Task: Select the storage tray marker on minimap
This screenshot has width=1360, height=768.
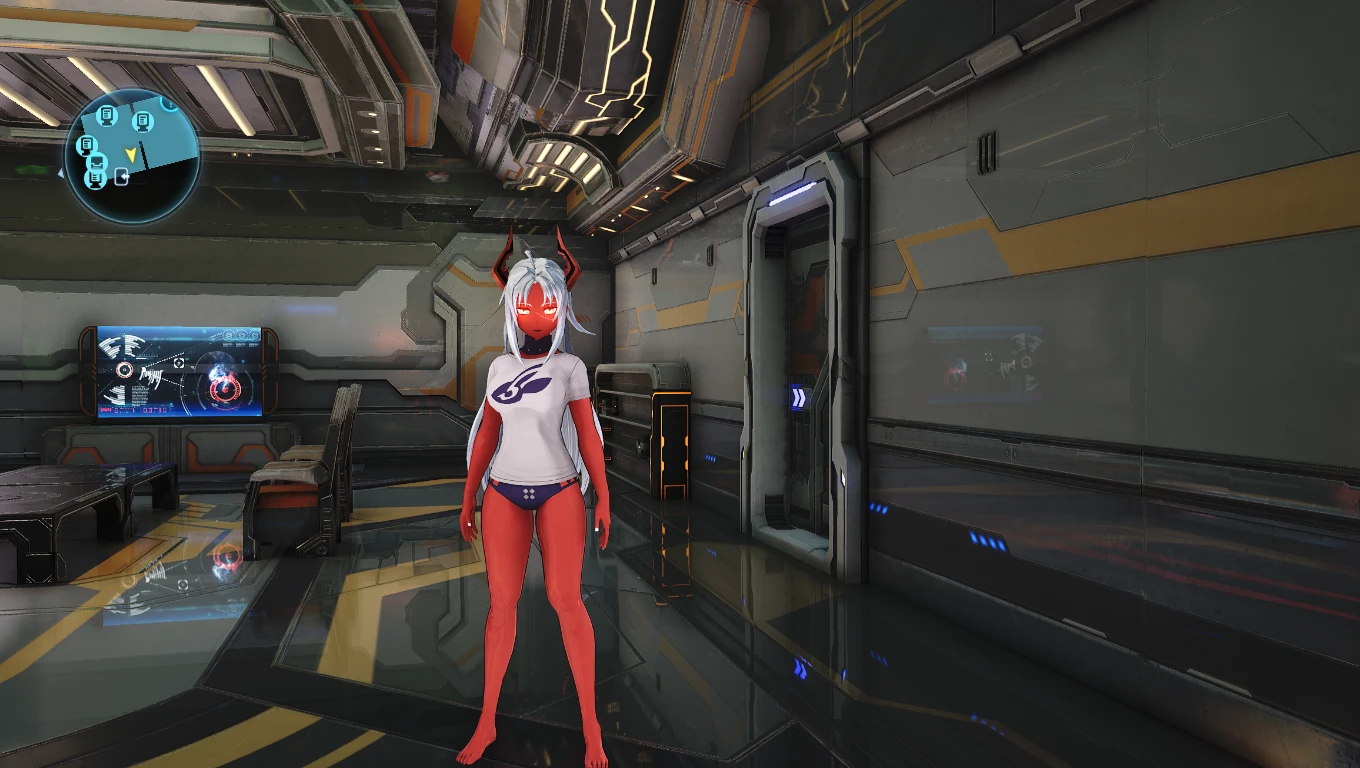Action: pyautogui.click(x=97, y=163)
